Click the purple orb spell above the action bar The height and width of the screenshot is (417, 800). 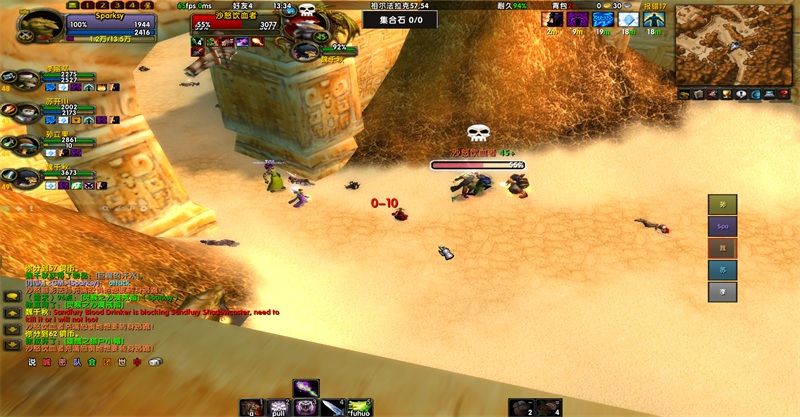click(306, 388)
